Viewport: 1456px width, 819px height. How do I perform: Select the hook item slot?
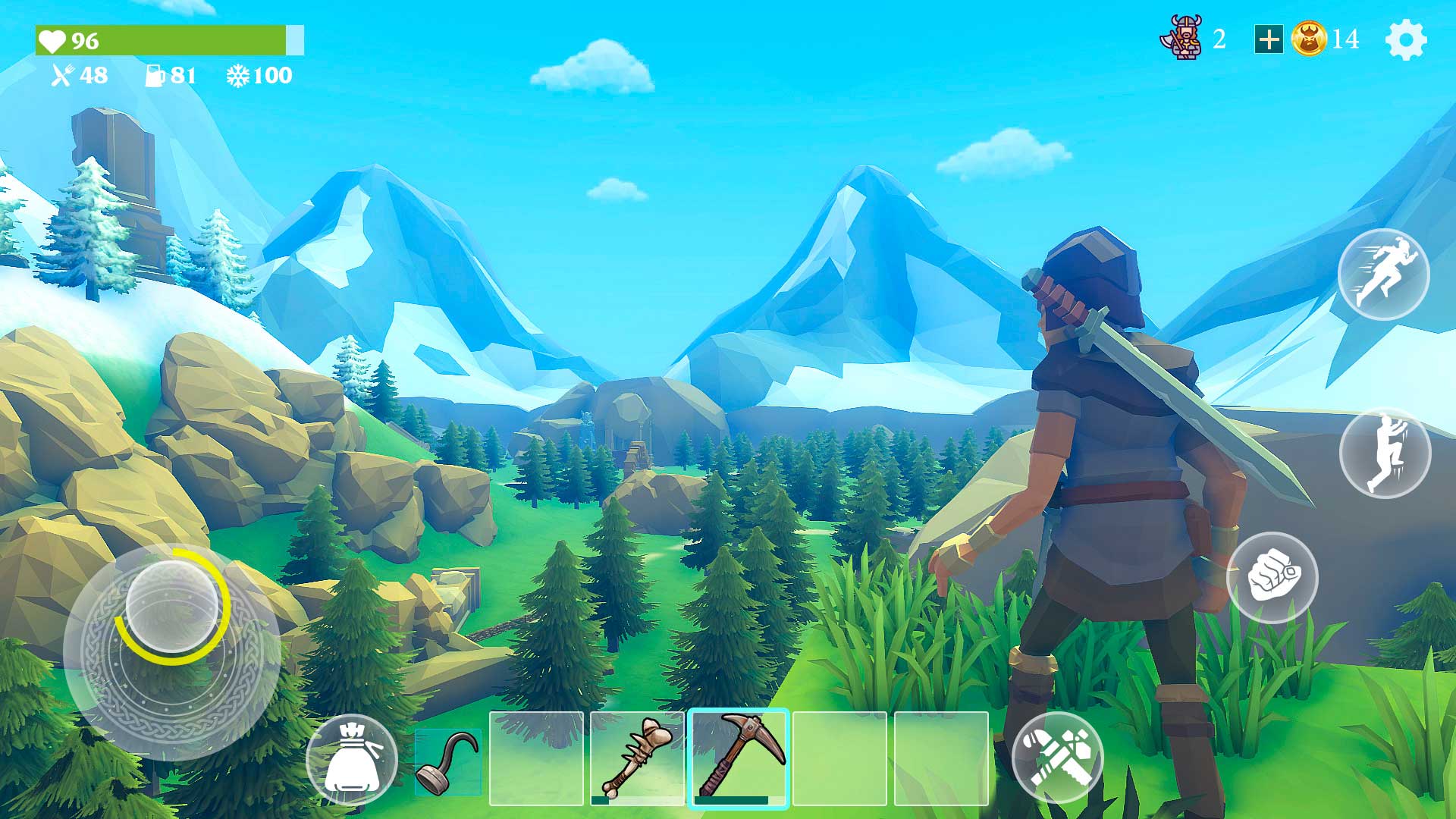[448, 761]
